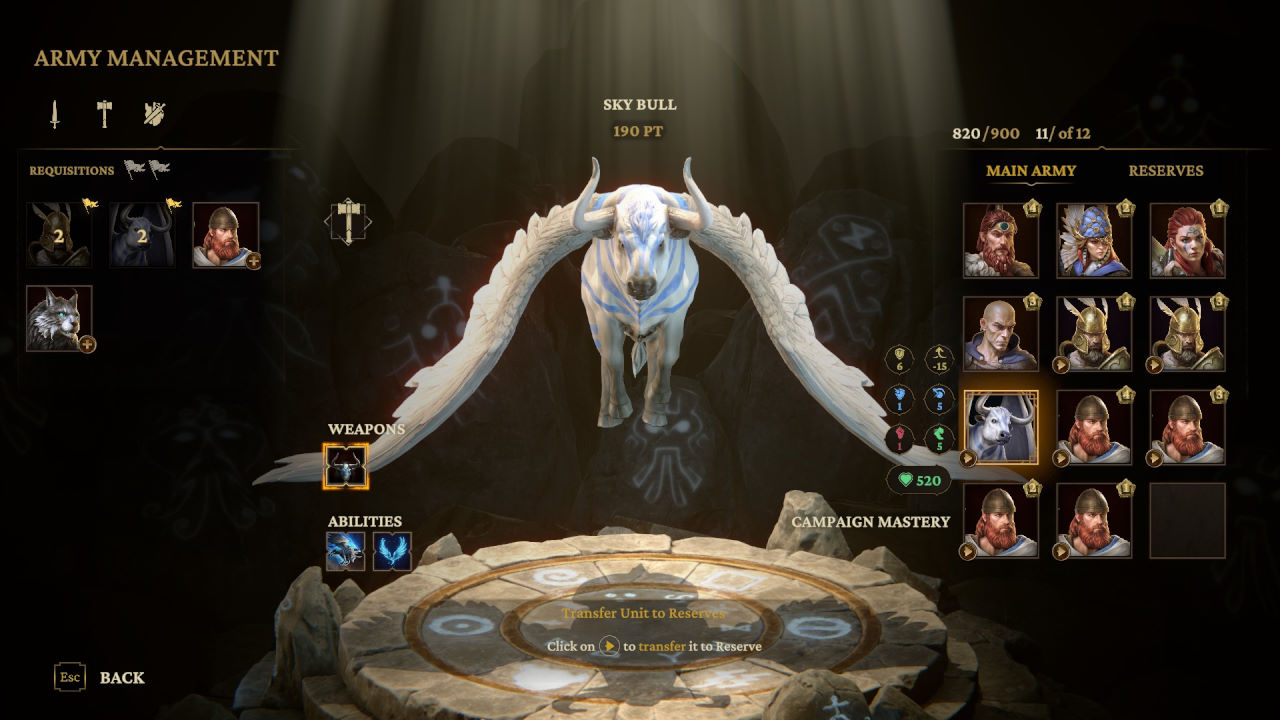Switch to the Reserves tab

(x=1165, y=171)
